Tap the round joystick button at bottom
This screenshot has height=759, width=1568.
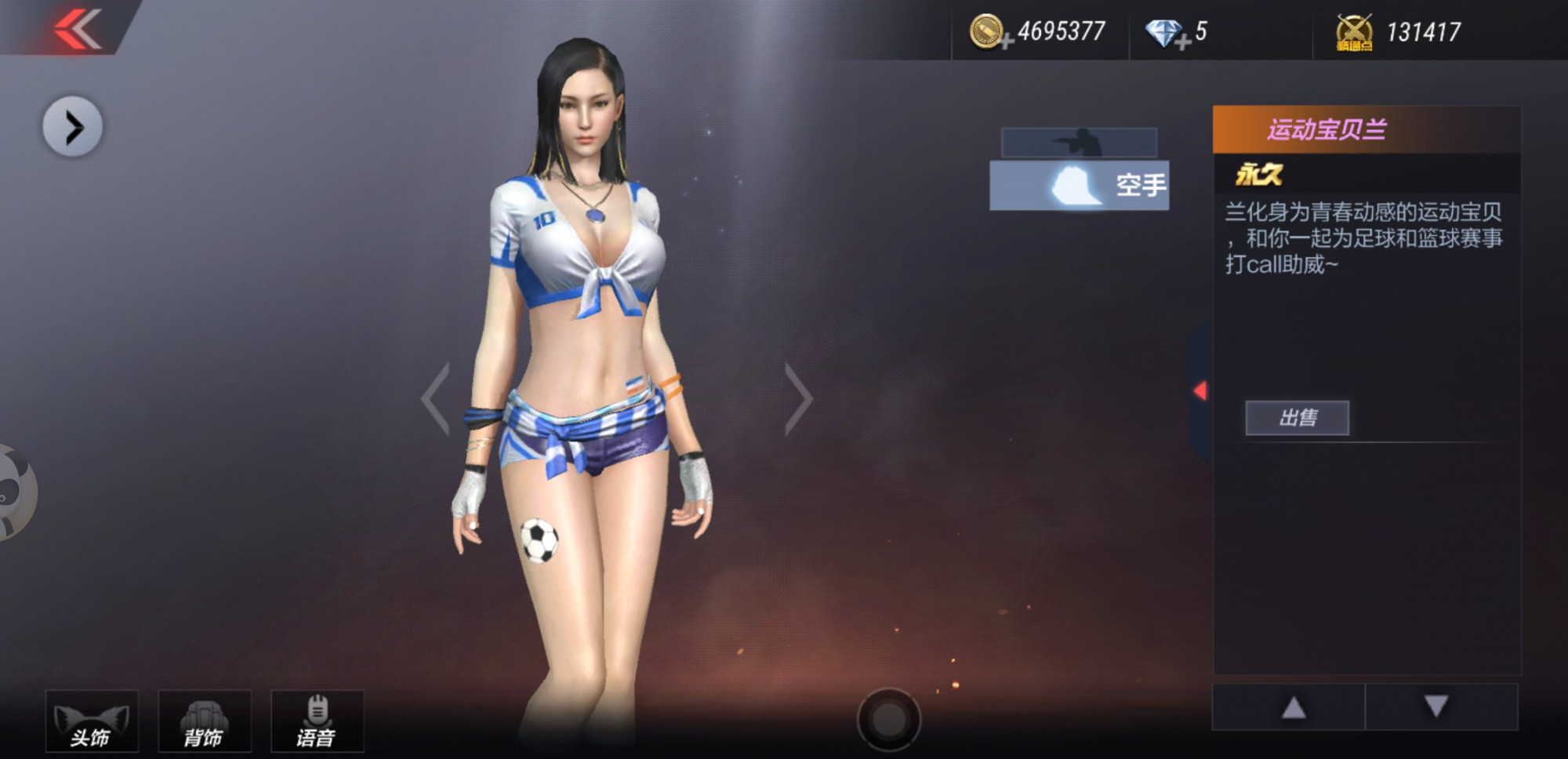888,719
